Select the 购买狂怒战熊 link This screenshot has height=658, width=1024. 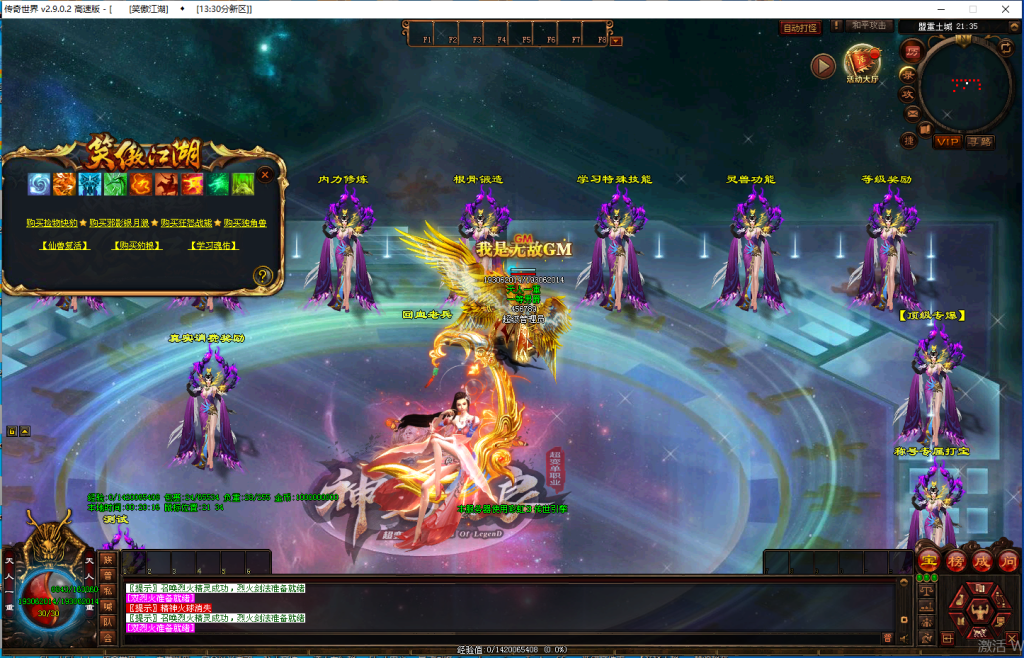coord(186,223)
